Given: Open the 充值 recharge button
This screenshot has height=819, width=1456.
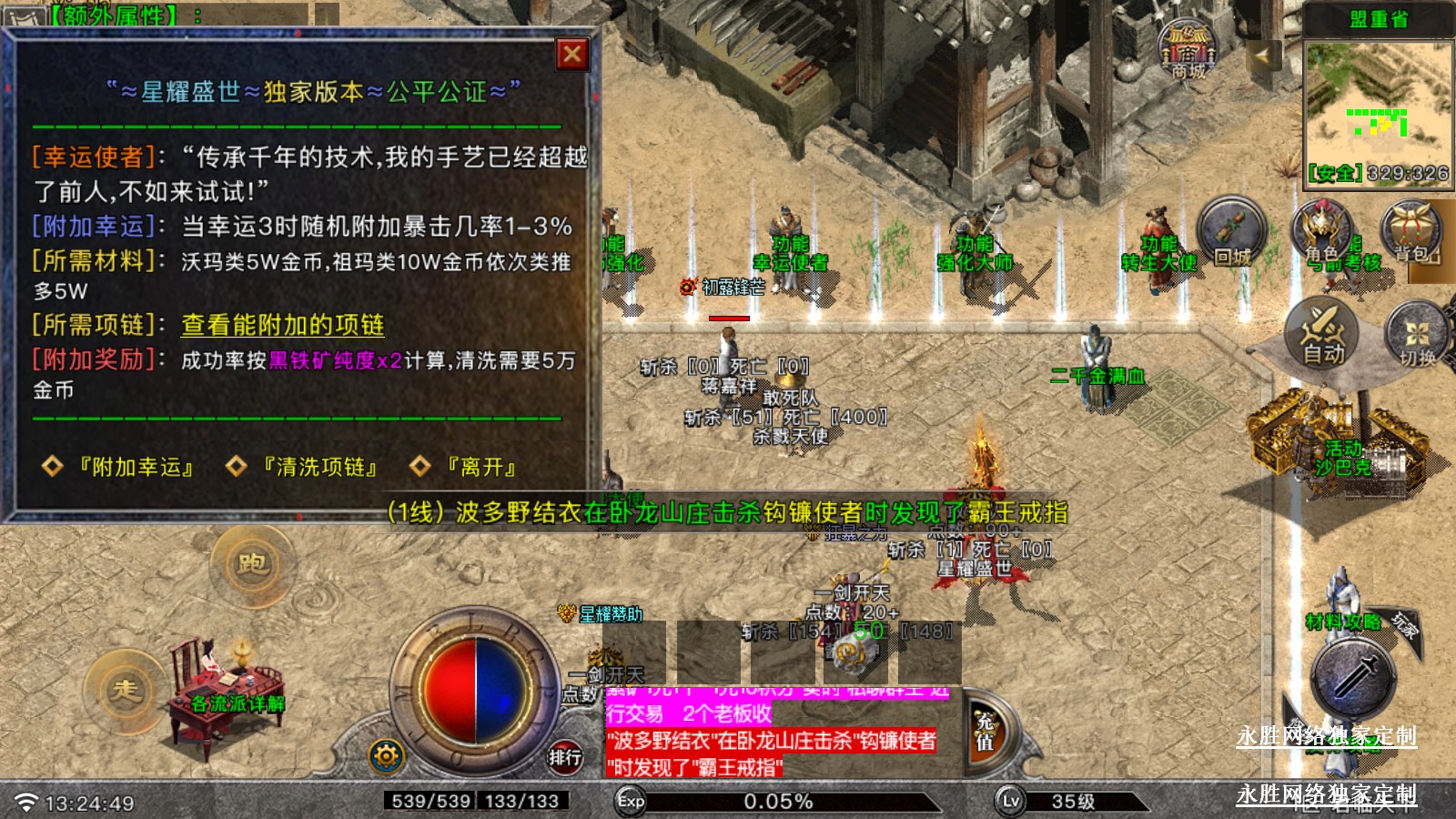Looking at the screenshot, I should [x=985, y=732].
